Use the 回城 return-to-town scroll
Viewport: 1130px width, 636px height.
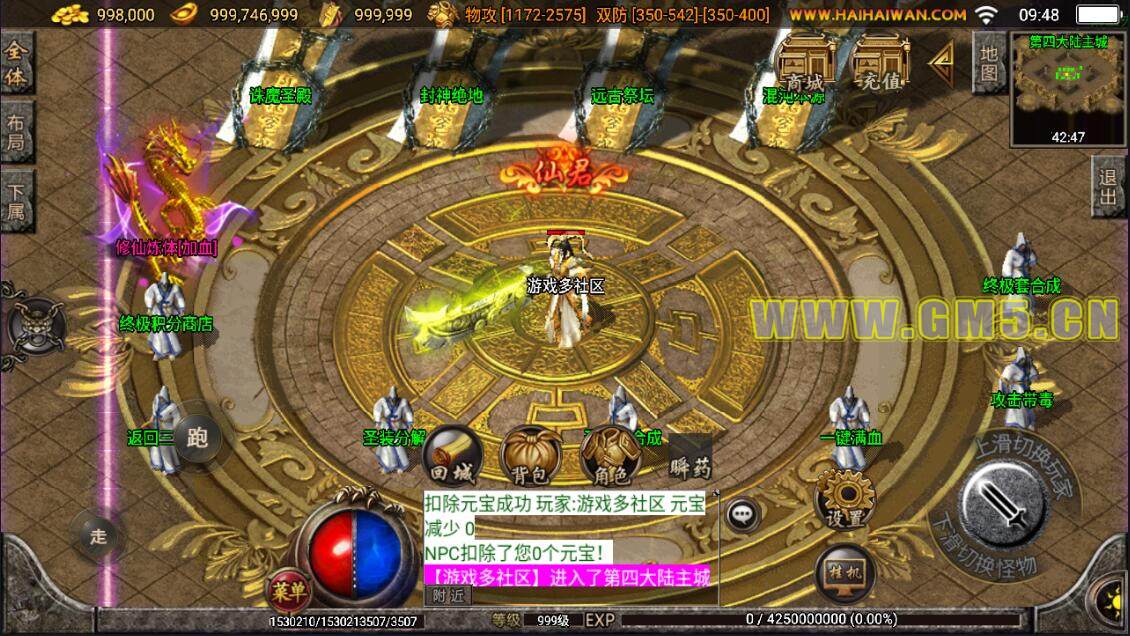coord(452,455)
